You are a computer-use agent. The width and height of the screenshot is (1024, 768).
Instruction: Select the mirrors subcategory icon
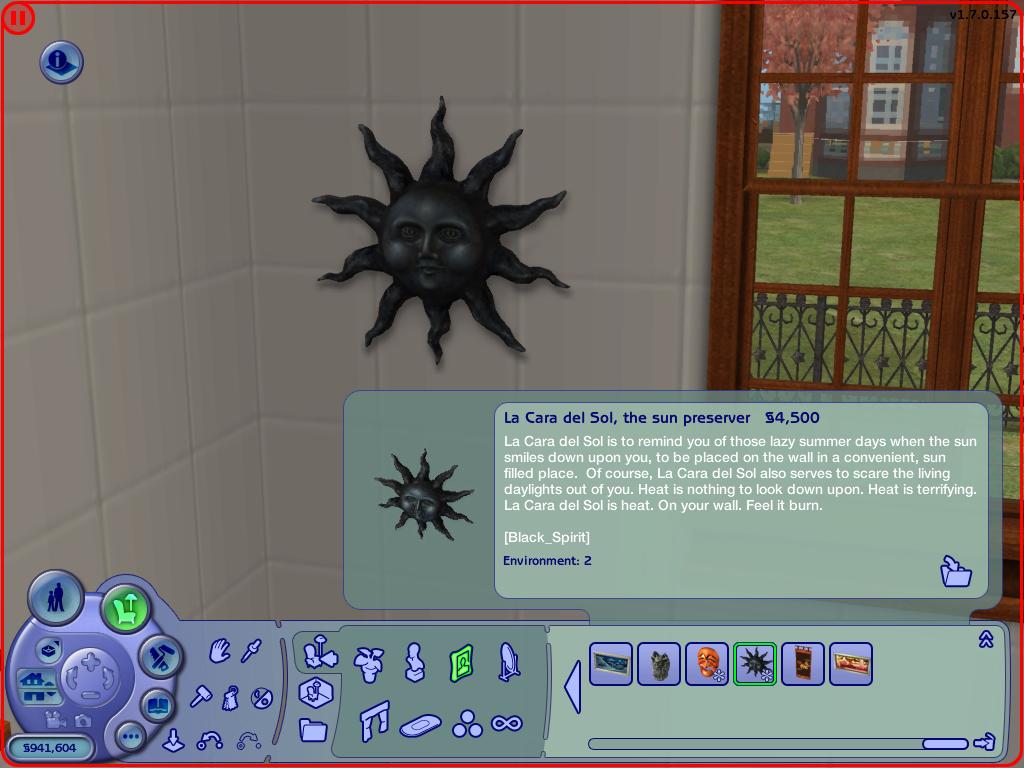point(508,661)
